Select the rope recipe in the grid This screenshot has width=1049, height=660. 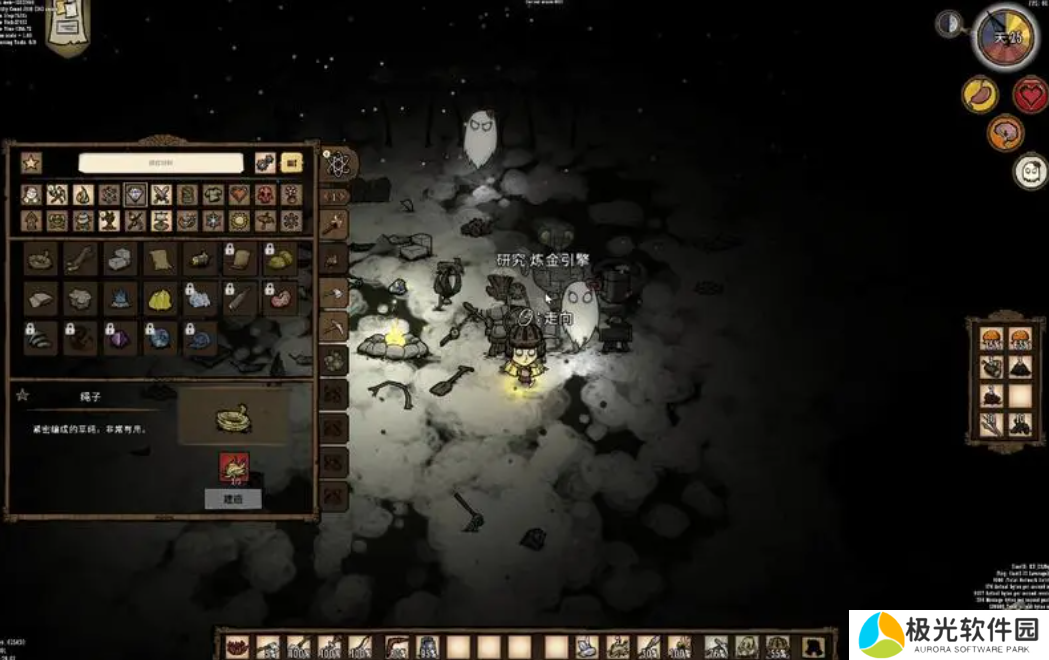pos(41,259)
